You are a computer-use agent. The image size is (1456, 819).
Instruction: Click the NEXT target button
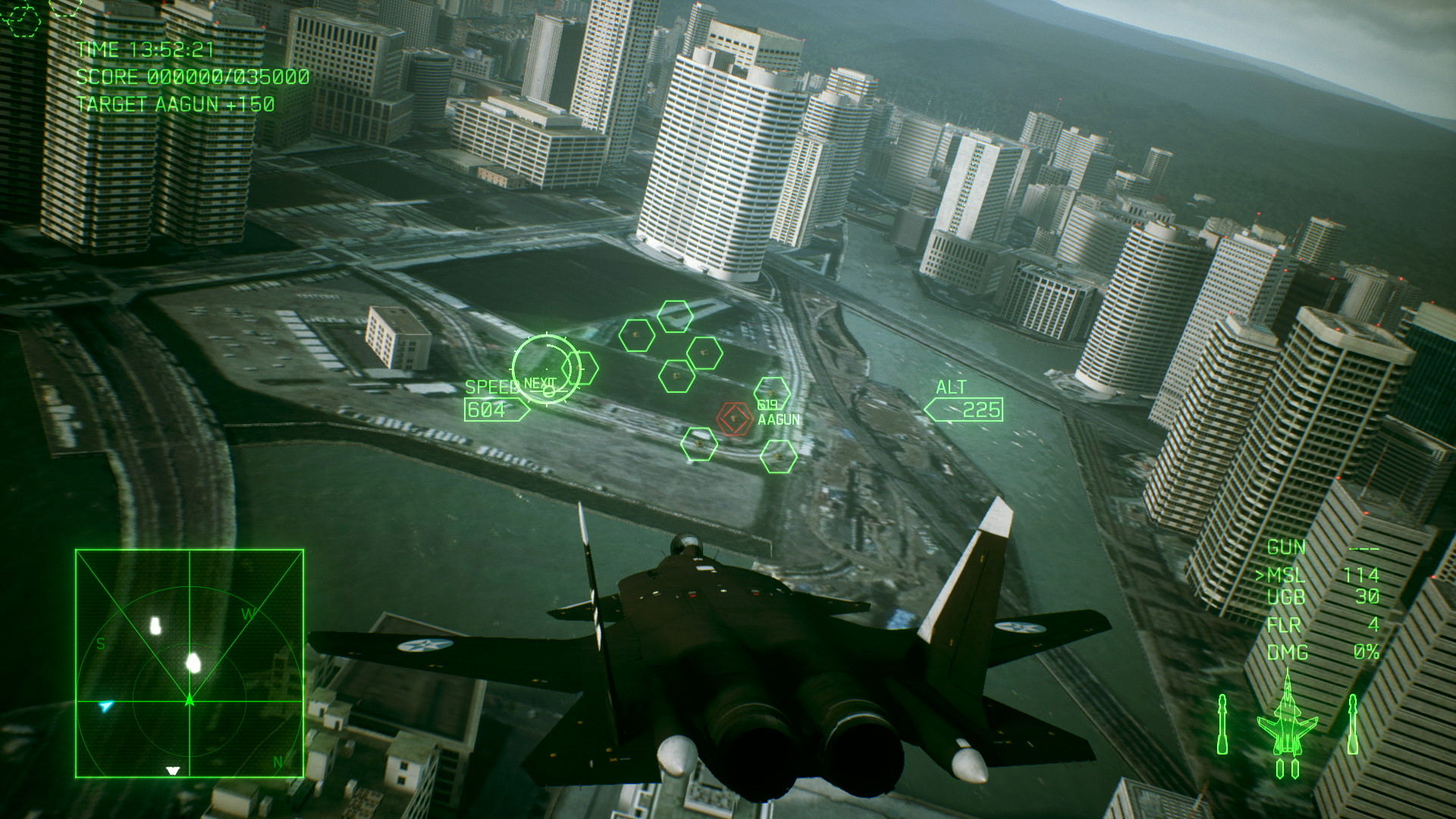tap(540, 384)
